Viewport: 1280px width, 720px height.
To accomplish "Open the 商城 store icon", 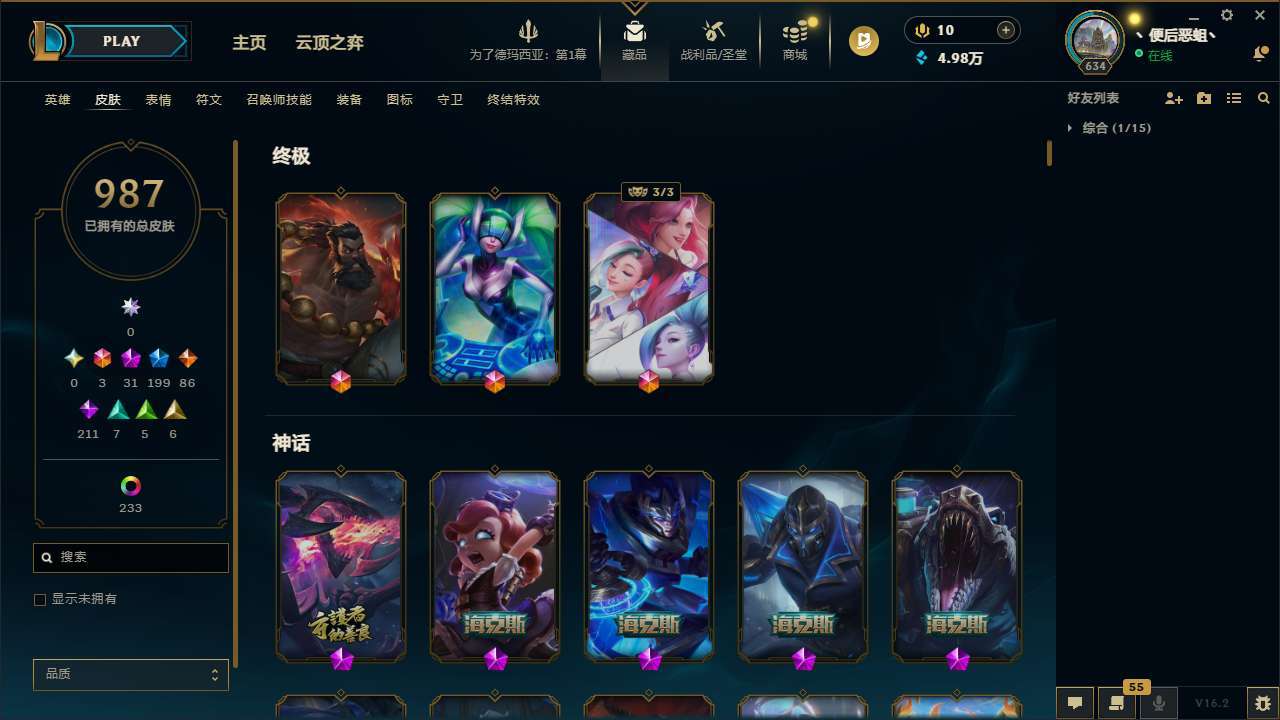I will tap(794, 40).
